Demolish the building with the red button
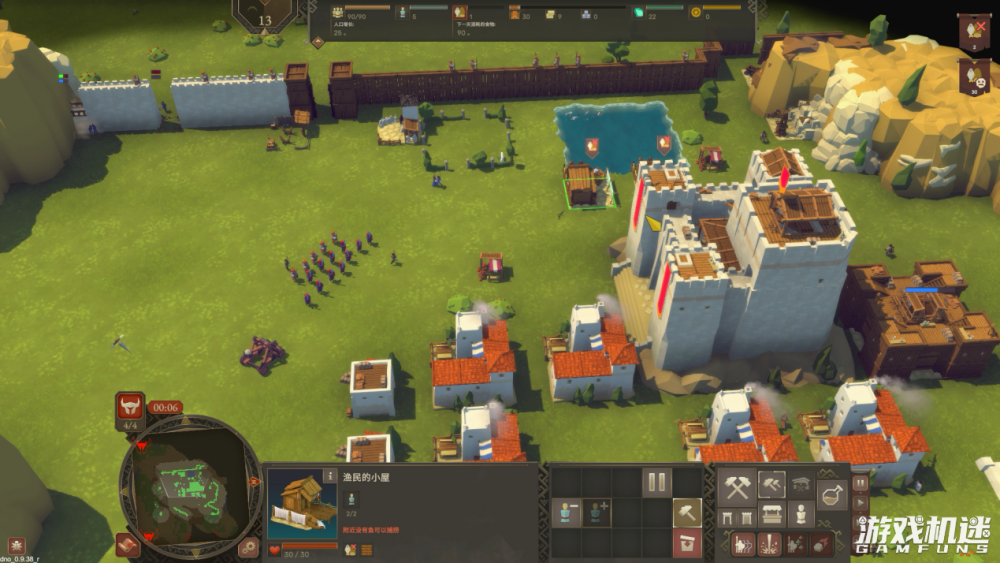Image resolution: width=1000 pixels, height=563 pixels. click(x=686, y=544)
